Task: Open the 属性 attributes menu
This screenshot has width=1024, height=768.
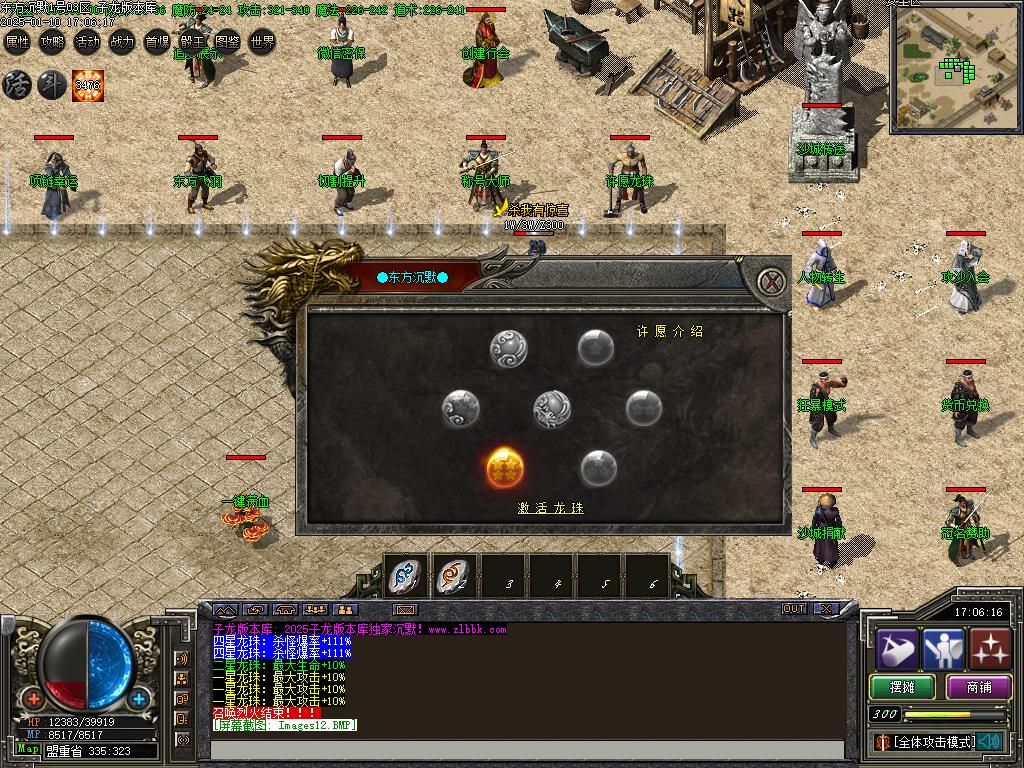Action: [17, 42]
